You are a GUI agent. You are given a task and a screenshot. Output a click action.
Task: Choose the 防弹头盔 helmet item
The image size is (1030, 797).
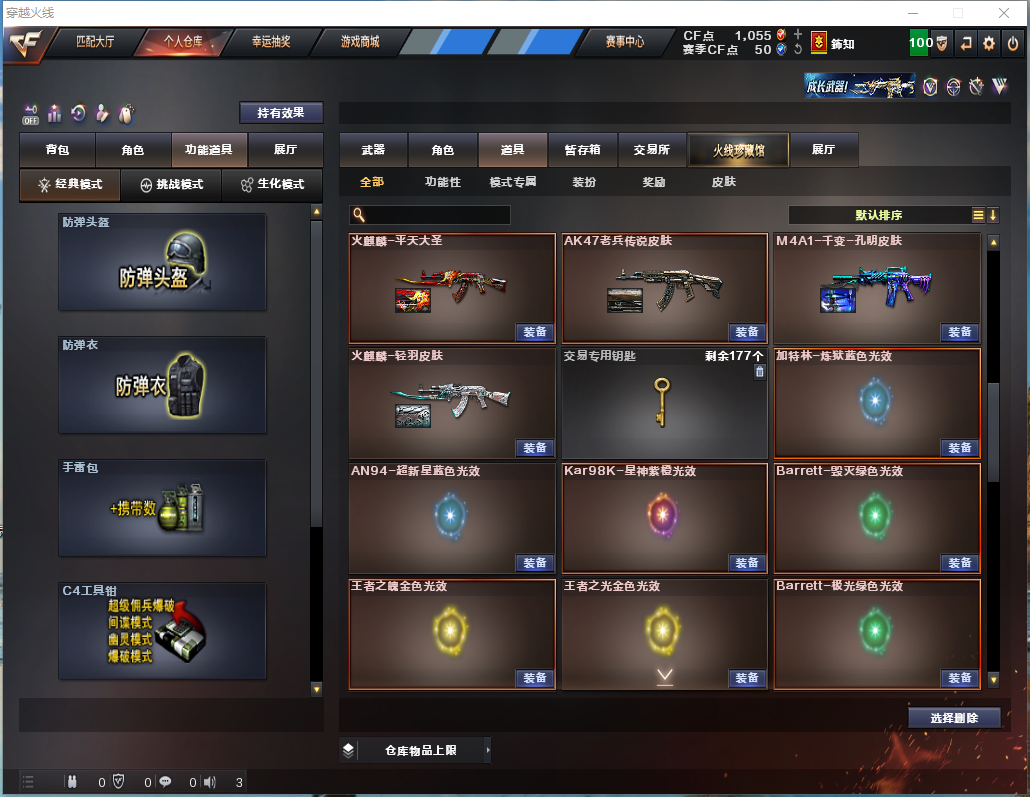pyautogui.click(x=162, y=262)
